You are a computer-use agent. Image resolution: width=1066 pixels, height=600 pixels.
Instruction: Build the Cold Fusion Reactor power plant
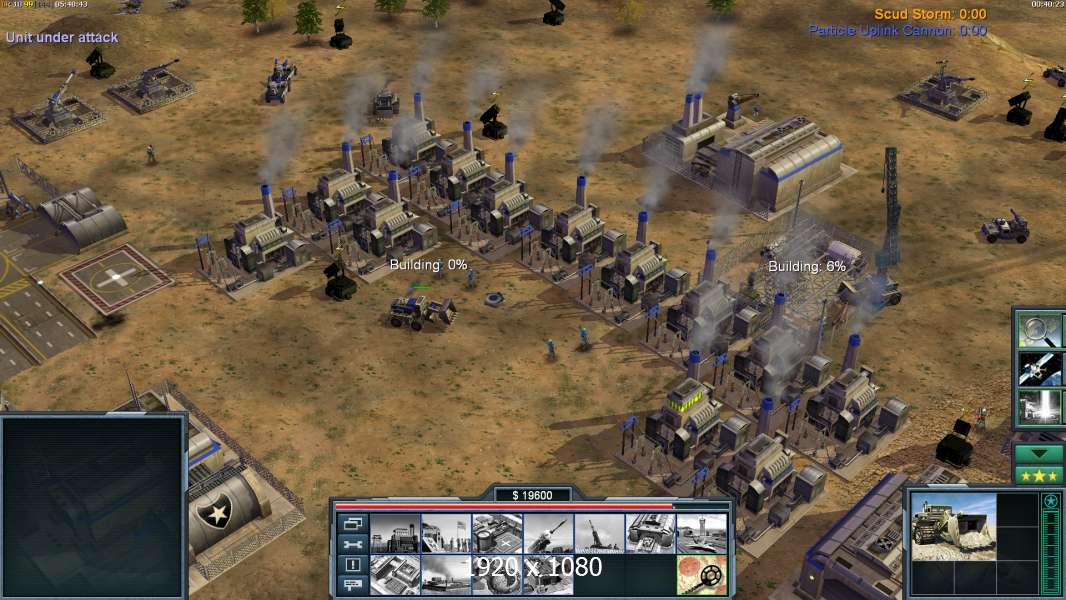click(x=394, y=533)
